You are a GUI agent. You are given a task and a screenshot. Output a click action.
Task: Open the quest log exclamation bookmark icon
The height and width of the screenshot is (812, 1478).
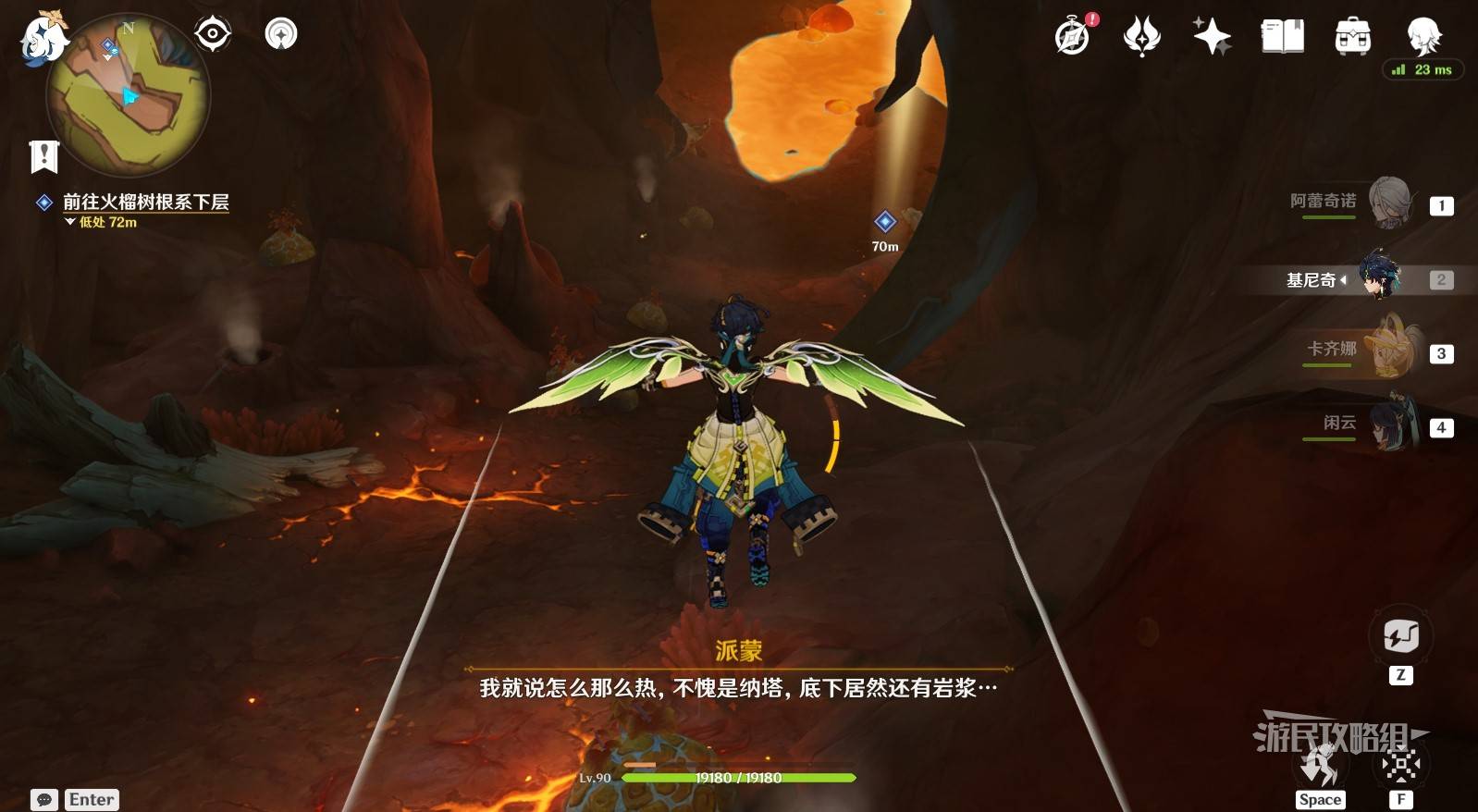43,156
